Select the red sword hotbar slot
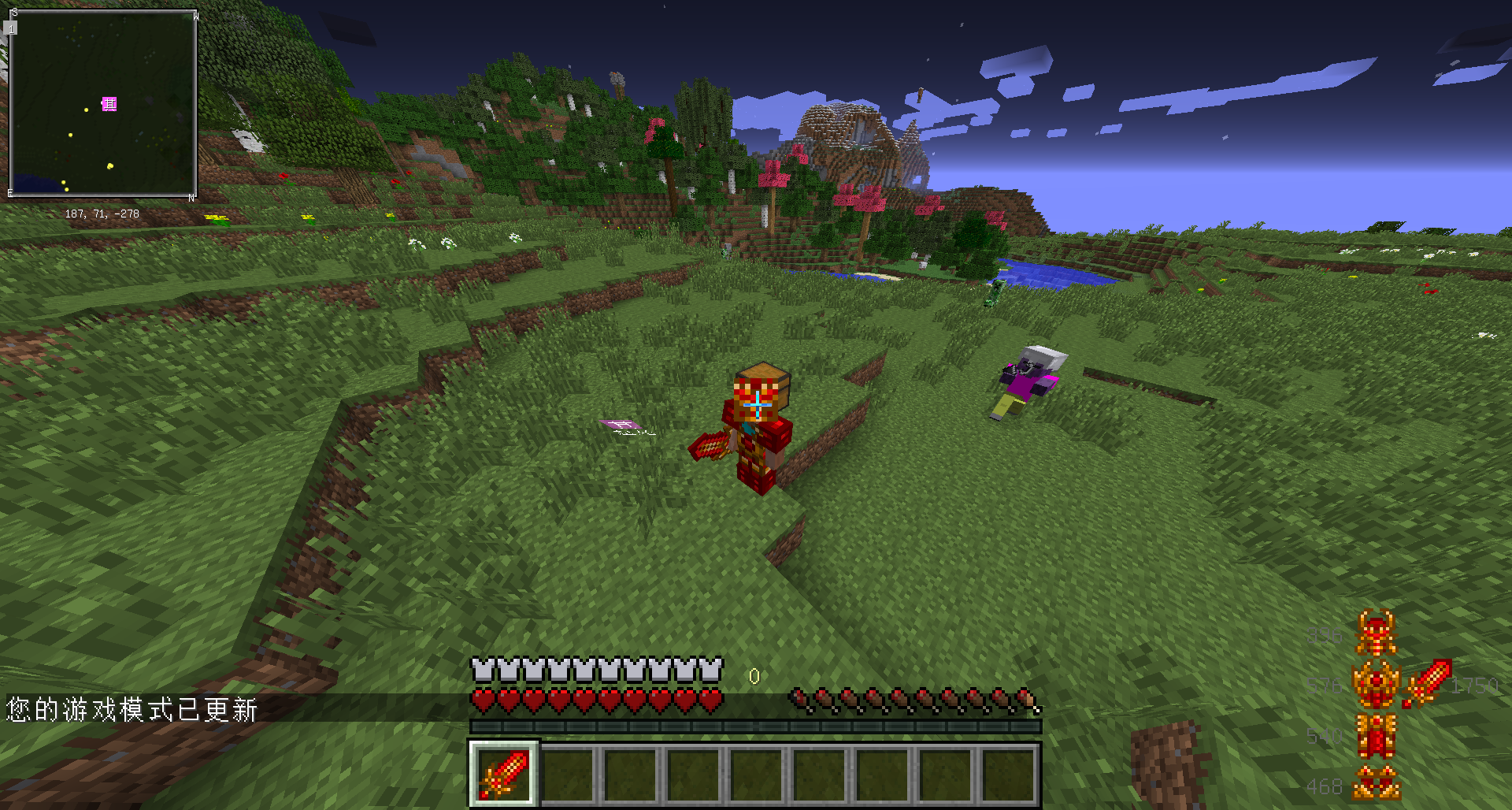Image resolution: width=1512 pixels, height=810 pixels. 504,774
